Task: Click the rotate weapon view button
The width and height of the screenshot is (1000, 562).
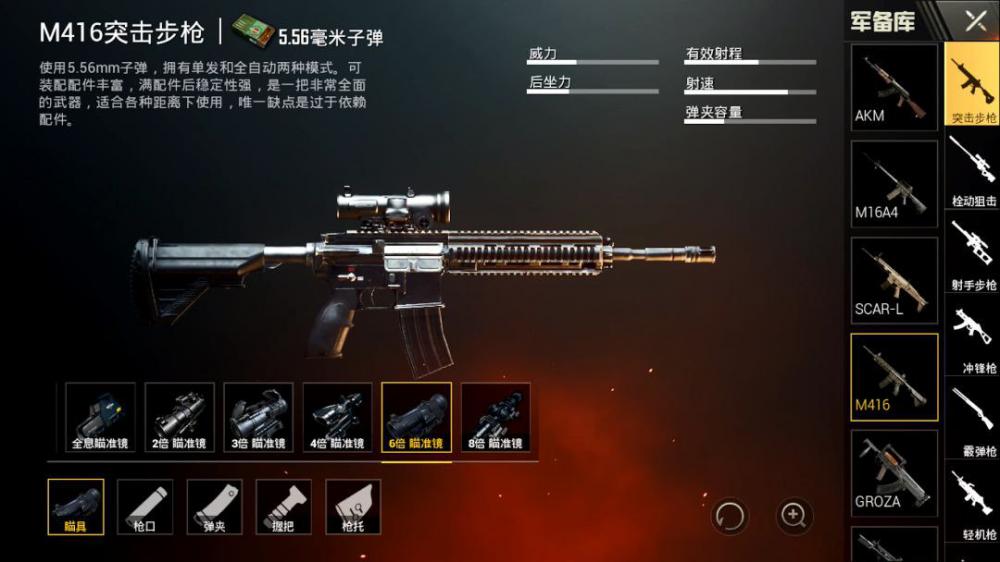Action: coord(730,516)
